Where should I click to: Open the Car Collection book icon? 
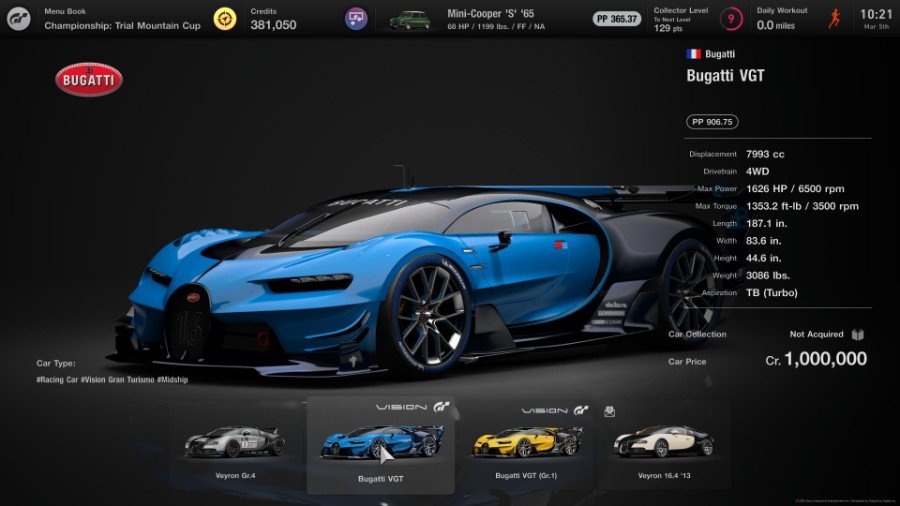click(x=857, y=335)
